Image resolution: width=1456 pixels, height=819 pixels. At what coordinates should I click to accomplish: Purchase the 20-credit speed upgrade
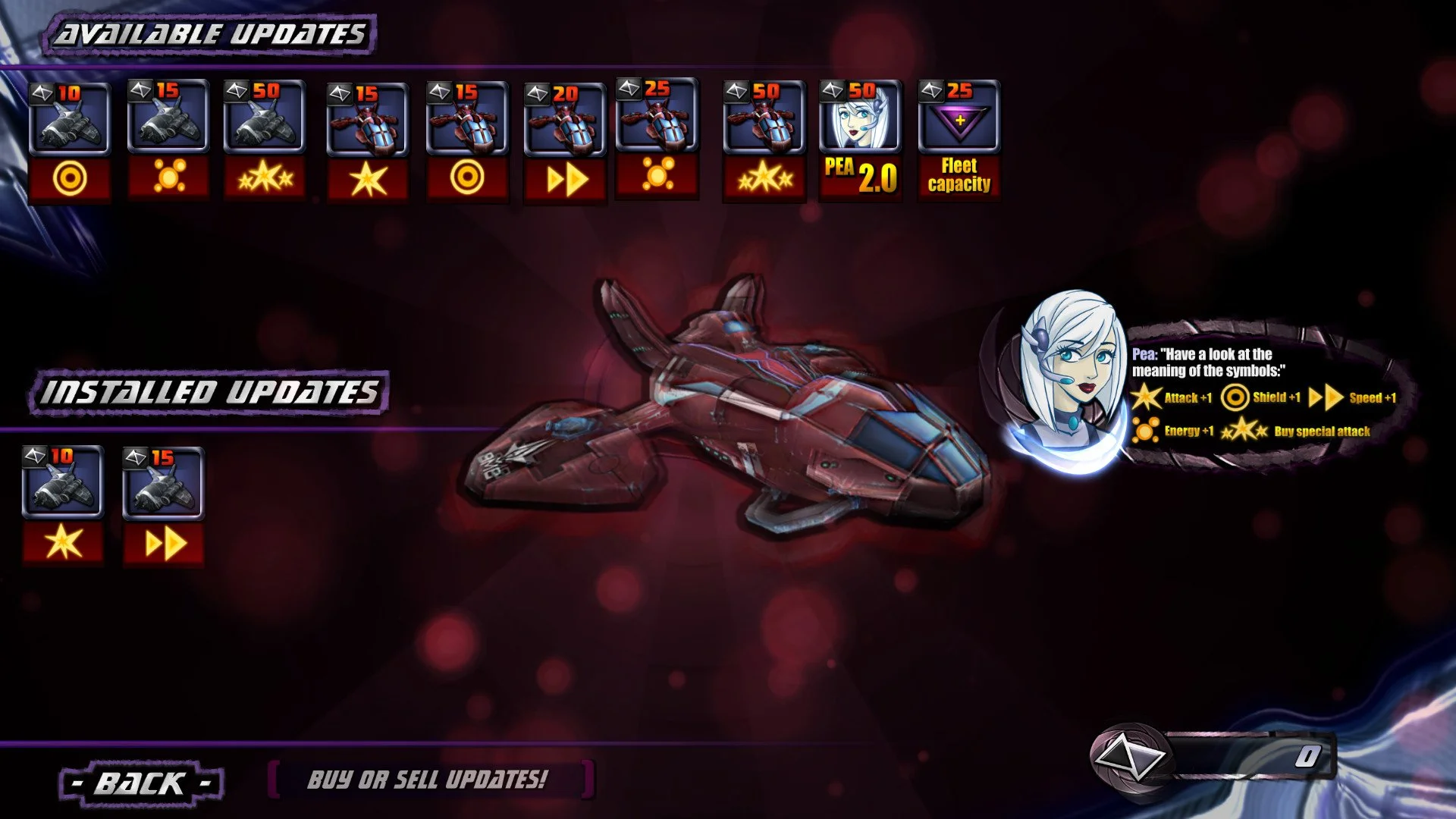563,140
